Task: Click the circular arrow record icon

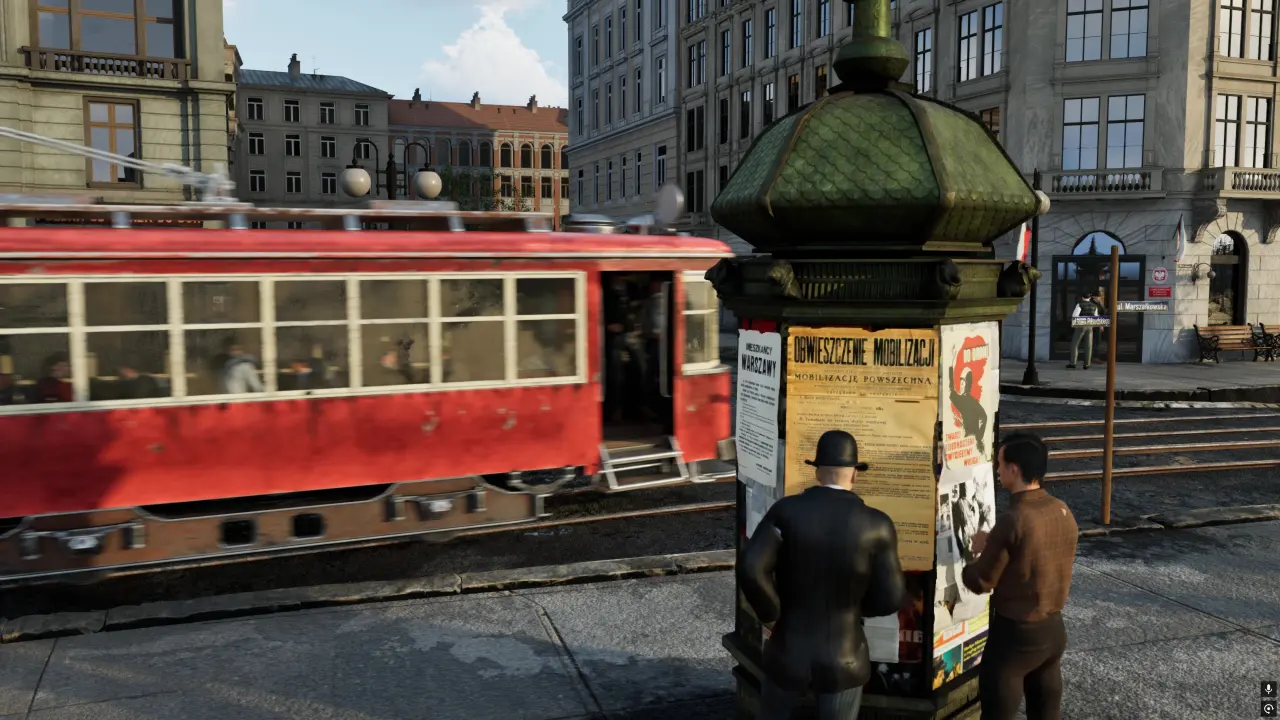Action: [x=1268, y=708]
